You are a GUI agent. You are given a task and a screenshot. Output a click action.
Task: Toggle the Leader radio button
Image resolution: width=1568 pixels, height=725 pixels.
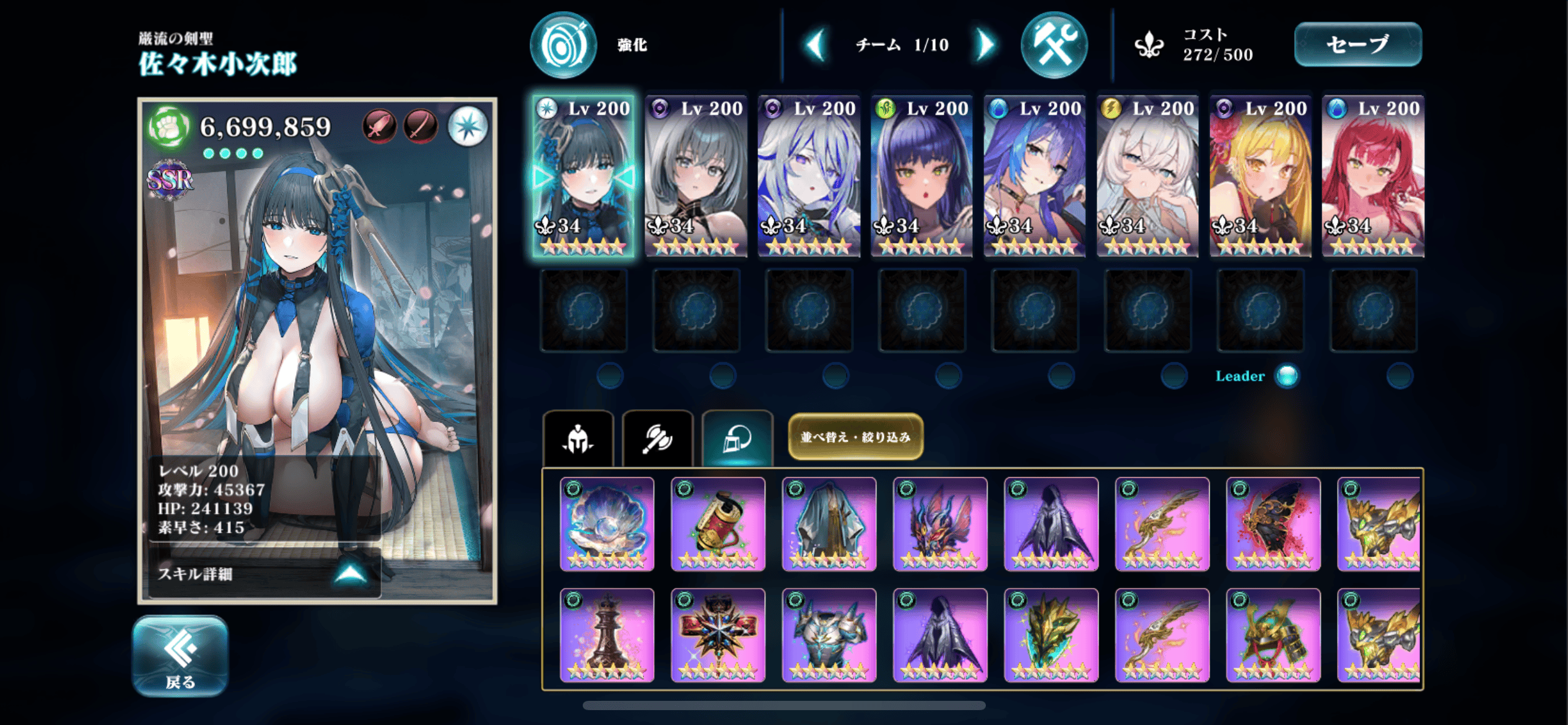pyautogui.click(x=1287, y=376)
